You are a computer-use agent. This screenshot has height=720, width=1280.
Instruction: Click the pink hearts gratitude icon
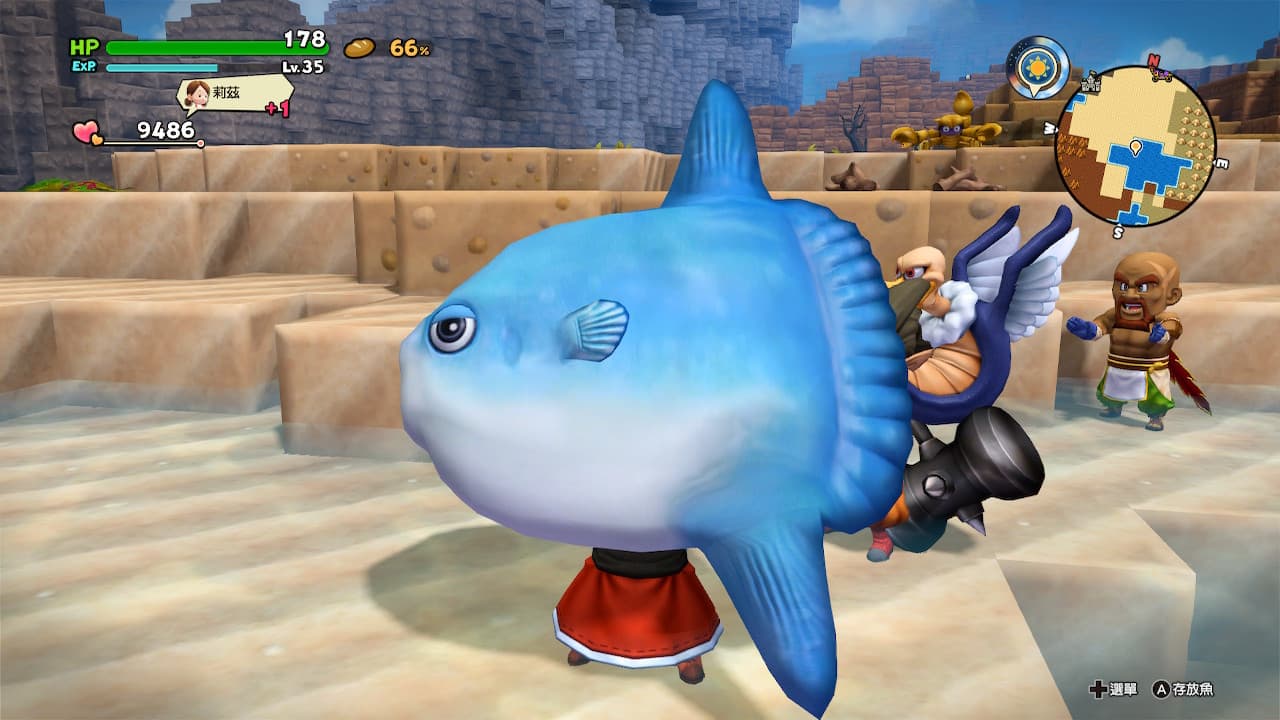87,131
